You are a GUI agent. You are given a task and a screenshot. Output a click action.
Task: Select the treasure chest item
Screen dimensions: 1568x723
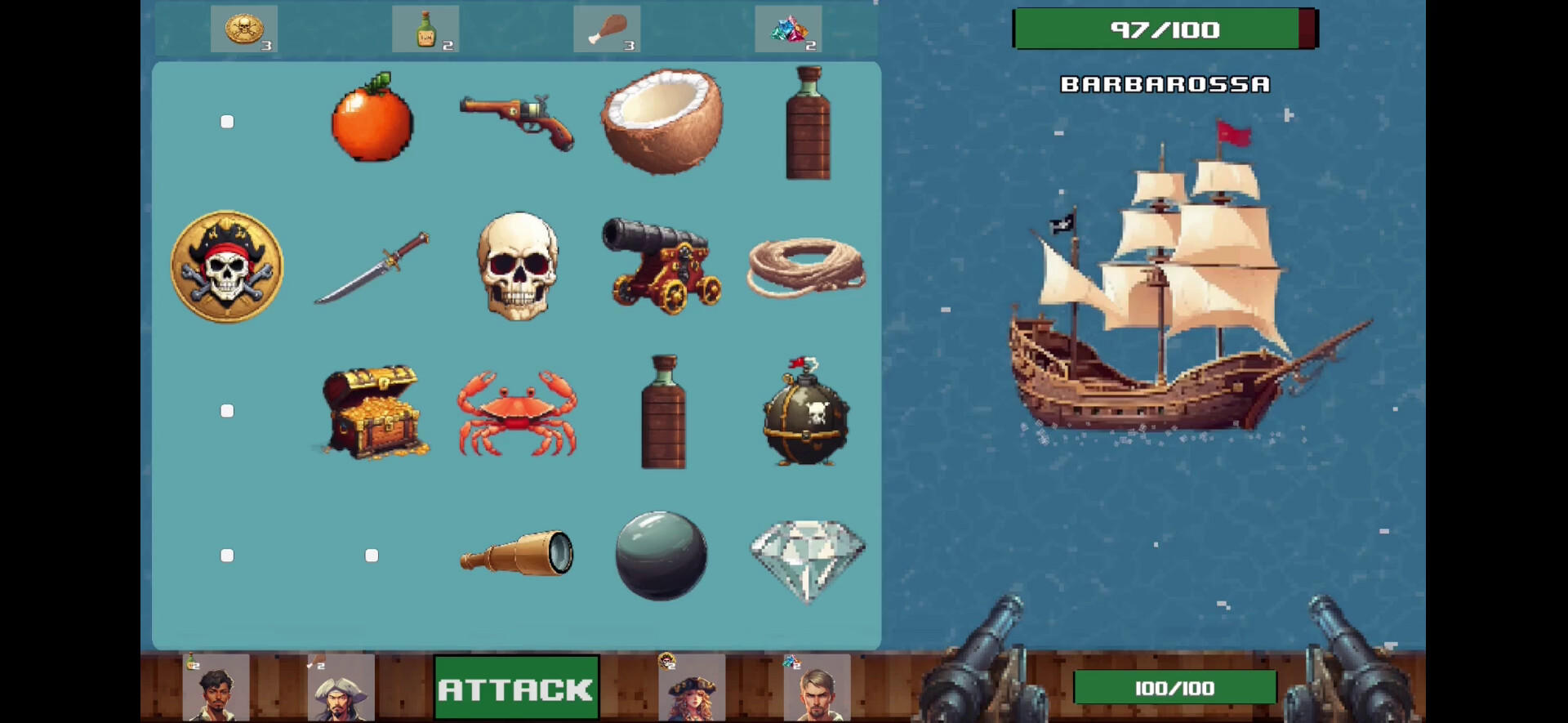point(372,410)
